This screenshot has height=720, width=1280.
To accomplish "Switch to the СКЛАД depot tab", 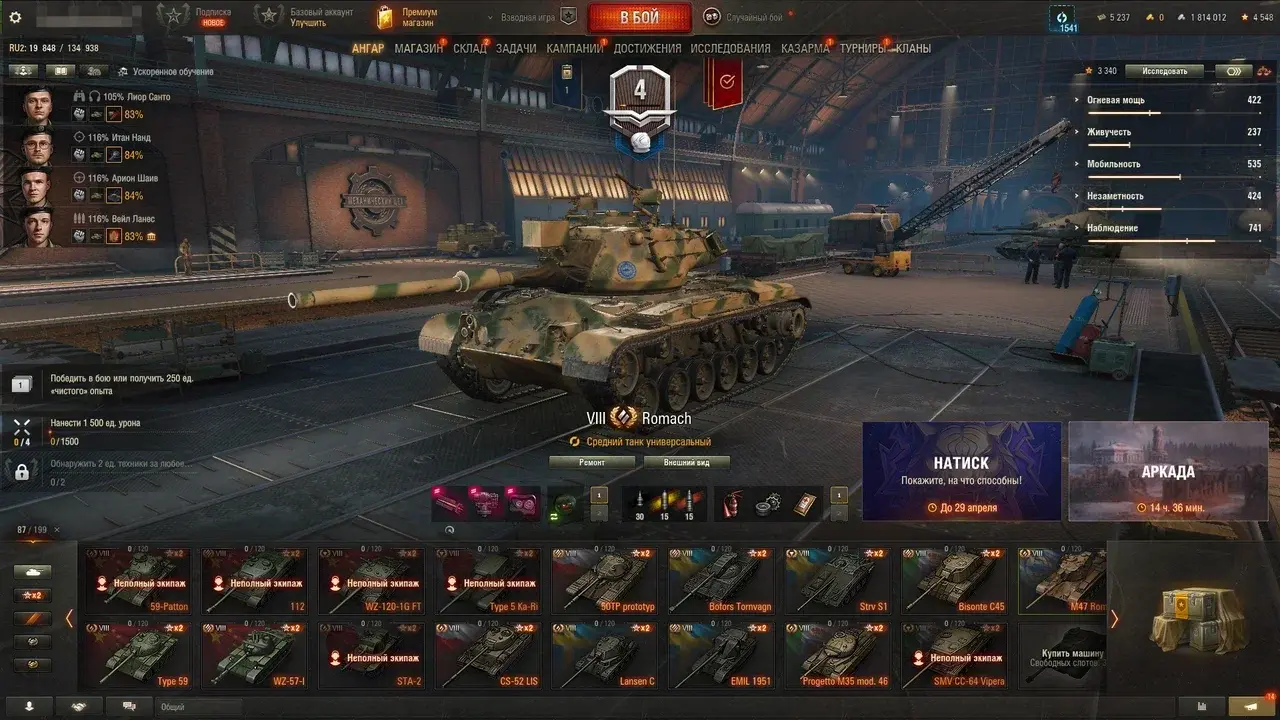I will click(x=469, y=48).
